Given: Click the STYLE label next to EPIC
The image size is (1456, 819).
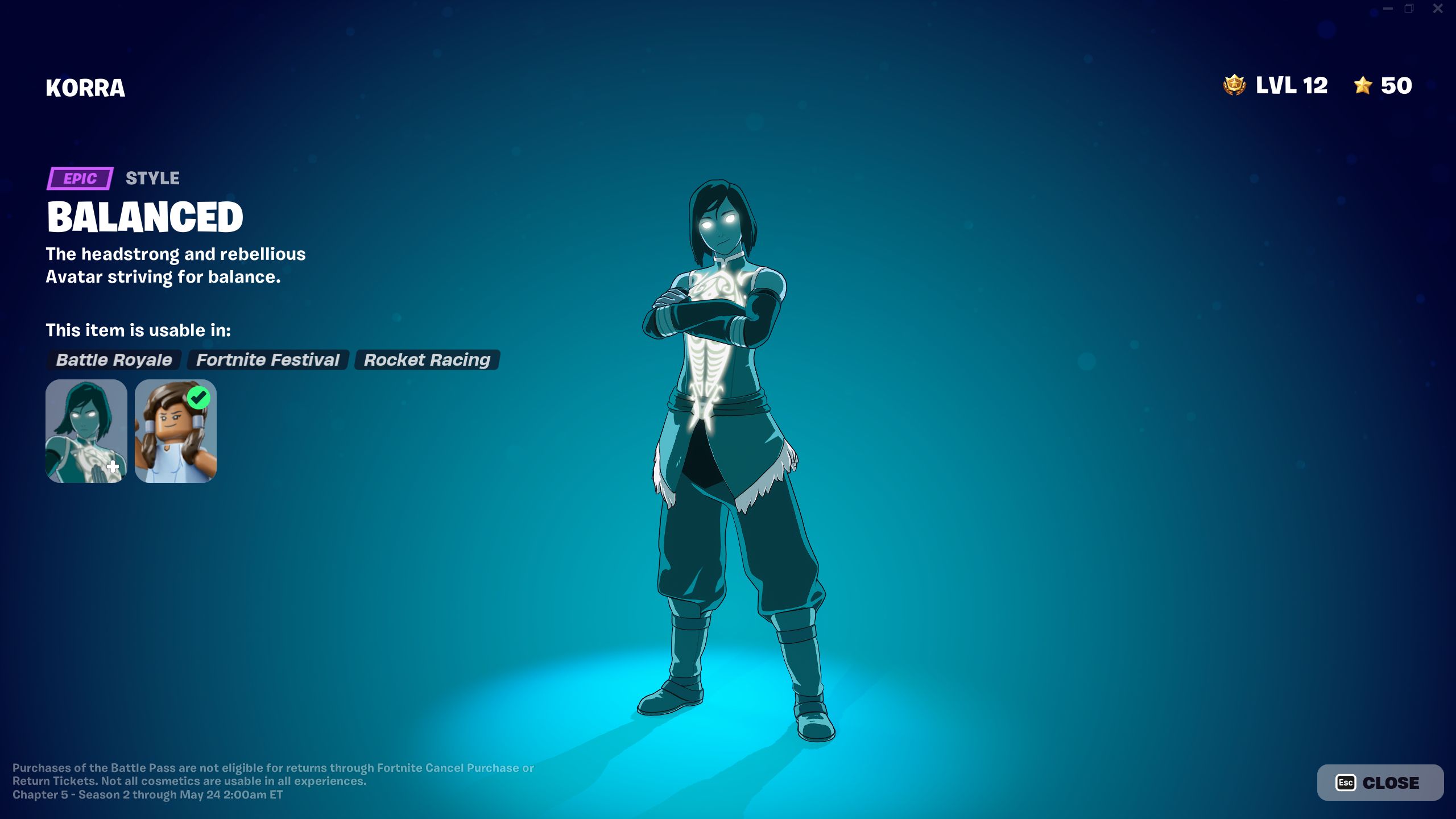Looking at the screenshot, I should point(151,178).
